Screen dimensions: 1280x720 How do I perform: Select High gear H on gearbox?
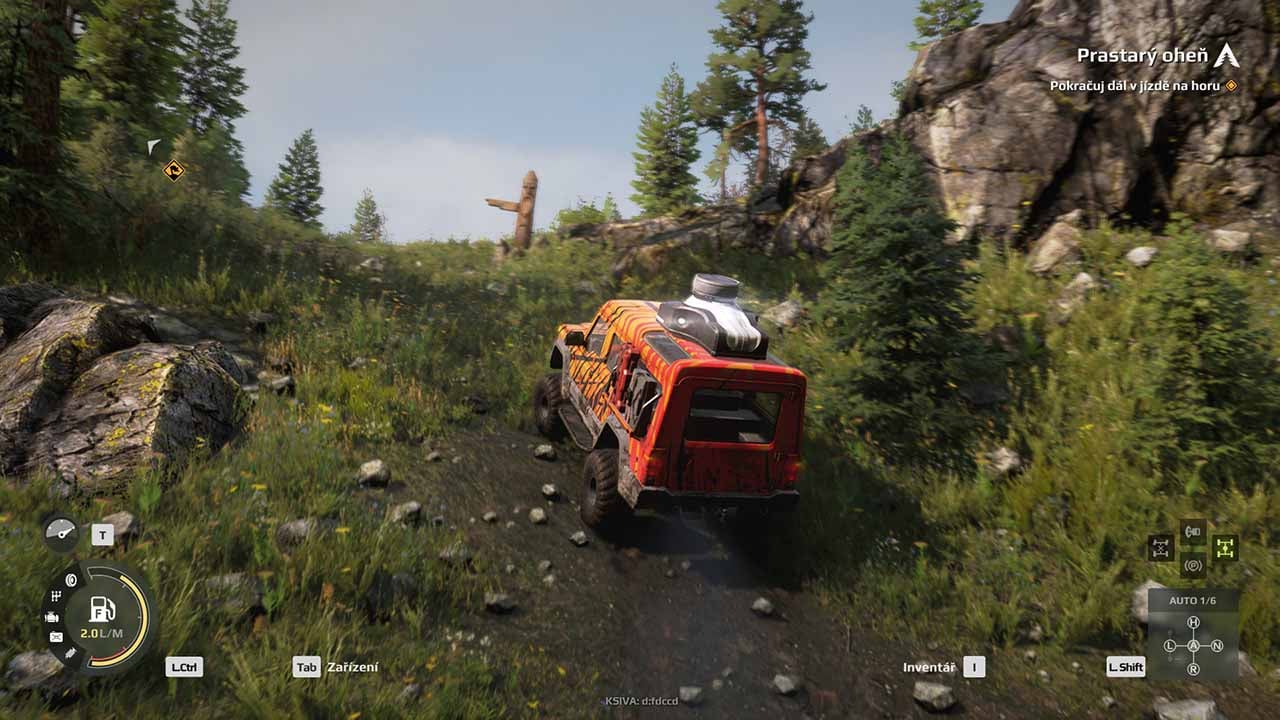pos(1193,623)
